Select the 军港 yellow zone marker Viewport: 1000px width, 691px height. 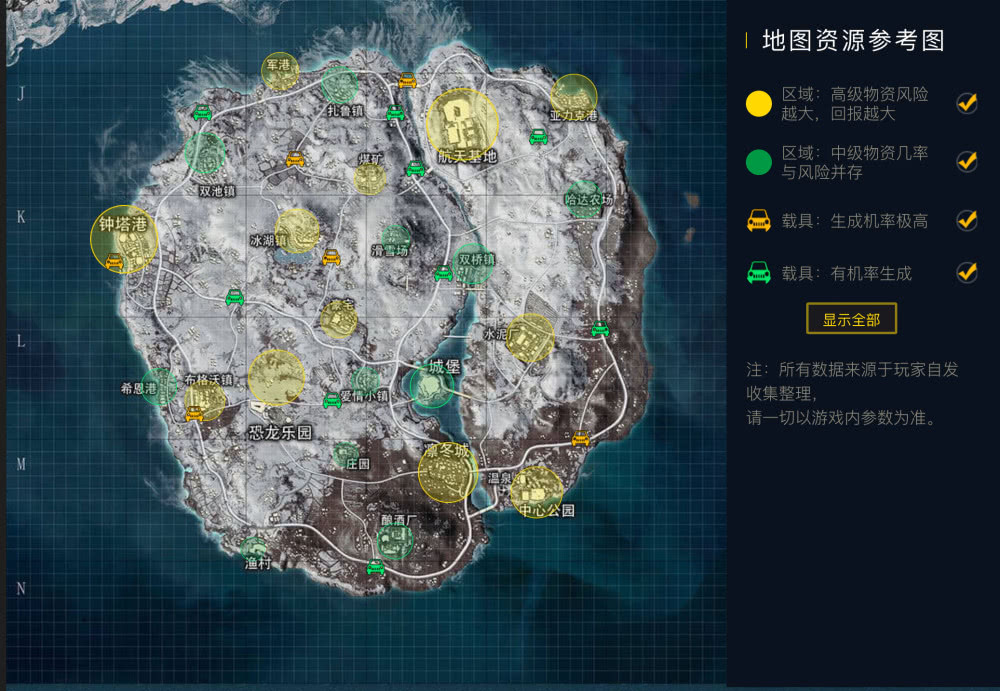[280, 71]
